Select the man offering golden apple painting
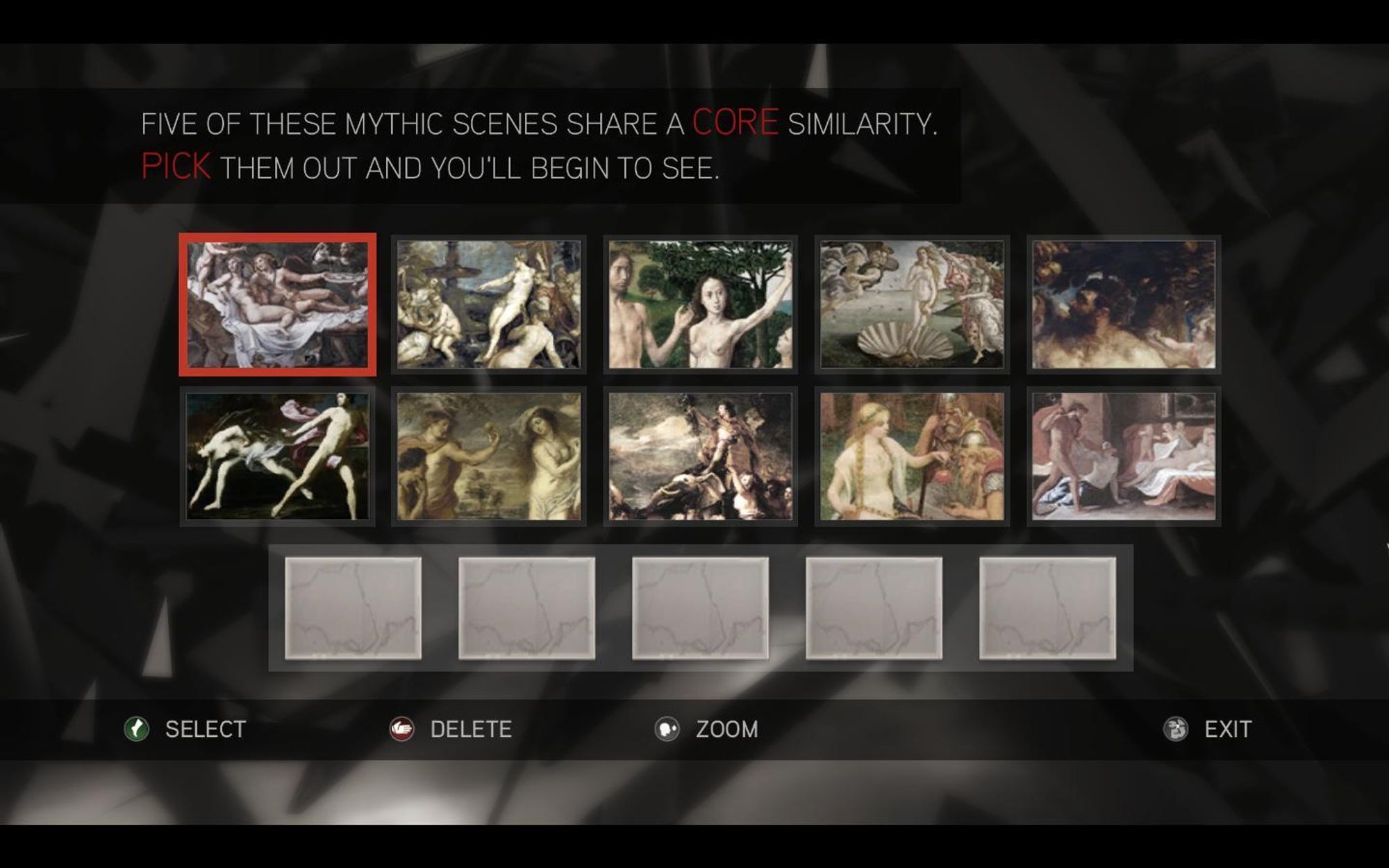The width and height of the screenshot is (1389, 868). [489, 456]
